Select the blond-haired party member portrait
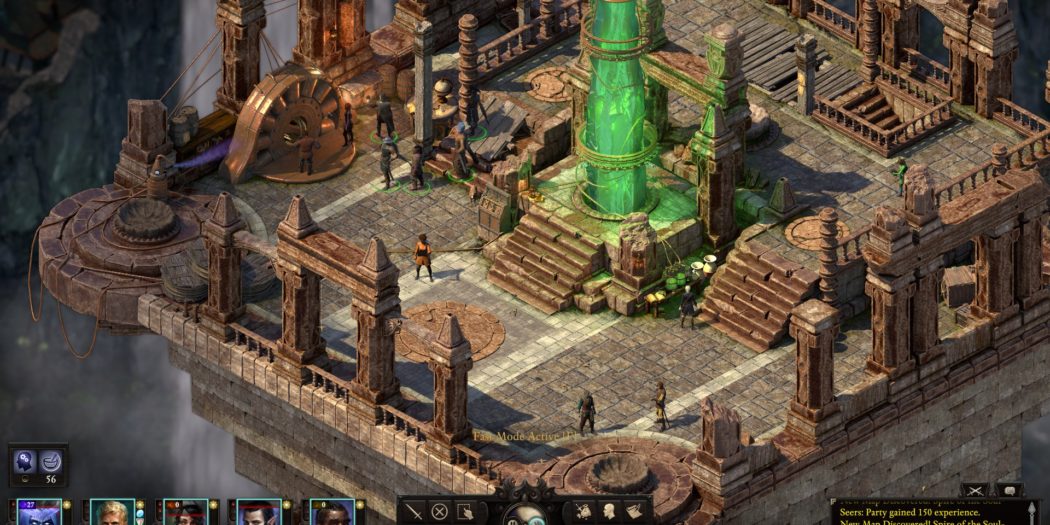 pyautogui.click(x=112, y=513)
